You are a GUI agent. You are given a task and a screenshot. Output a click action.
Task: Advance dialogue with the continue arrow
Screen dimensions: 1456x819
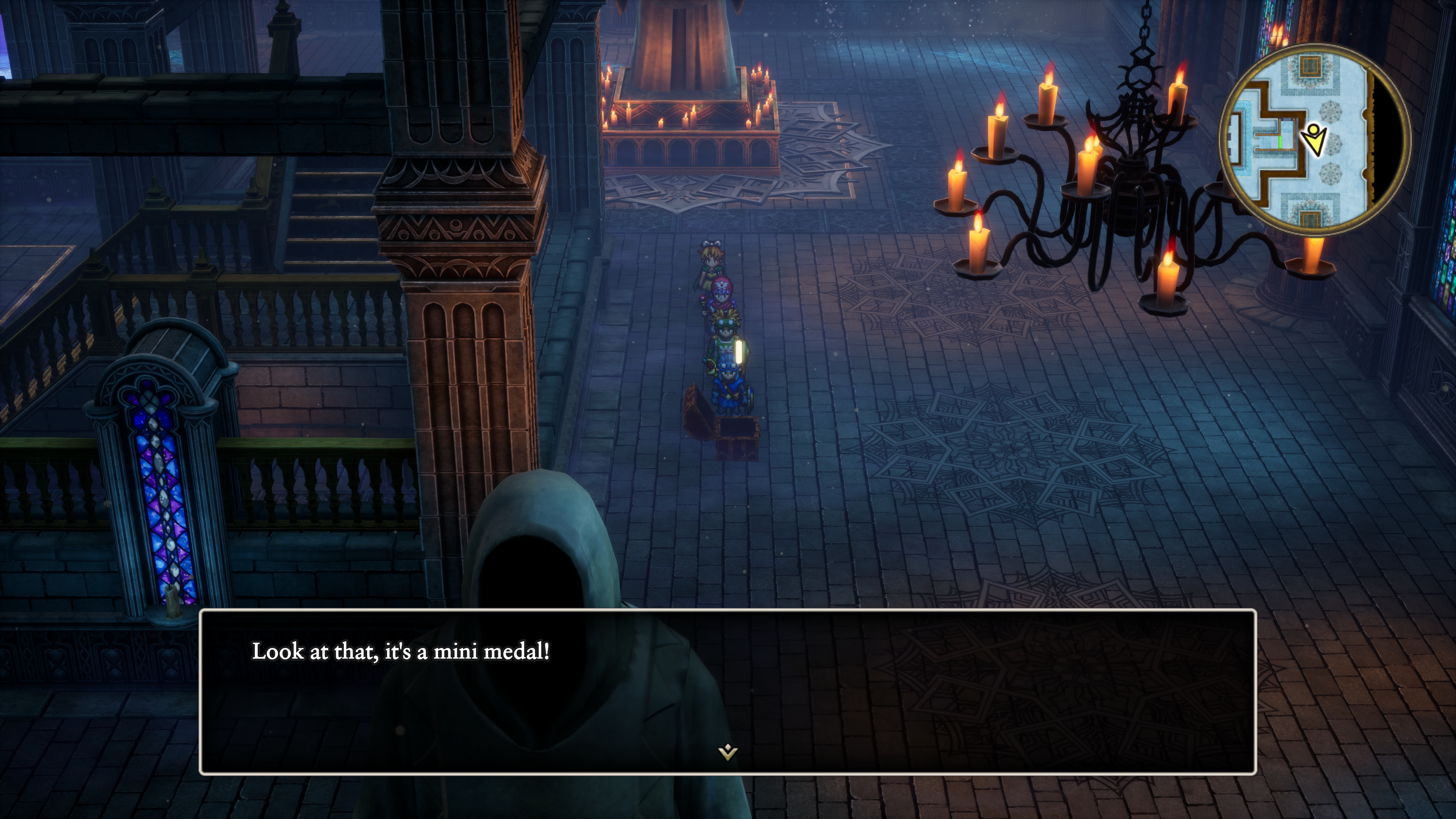pos(728,752)
